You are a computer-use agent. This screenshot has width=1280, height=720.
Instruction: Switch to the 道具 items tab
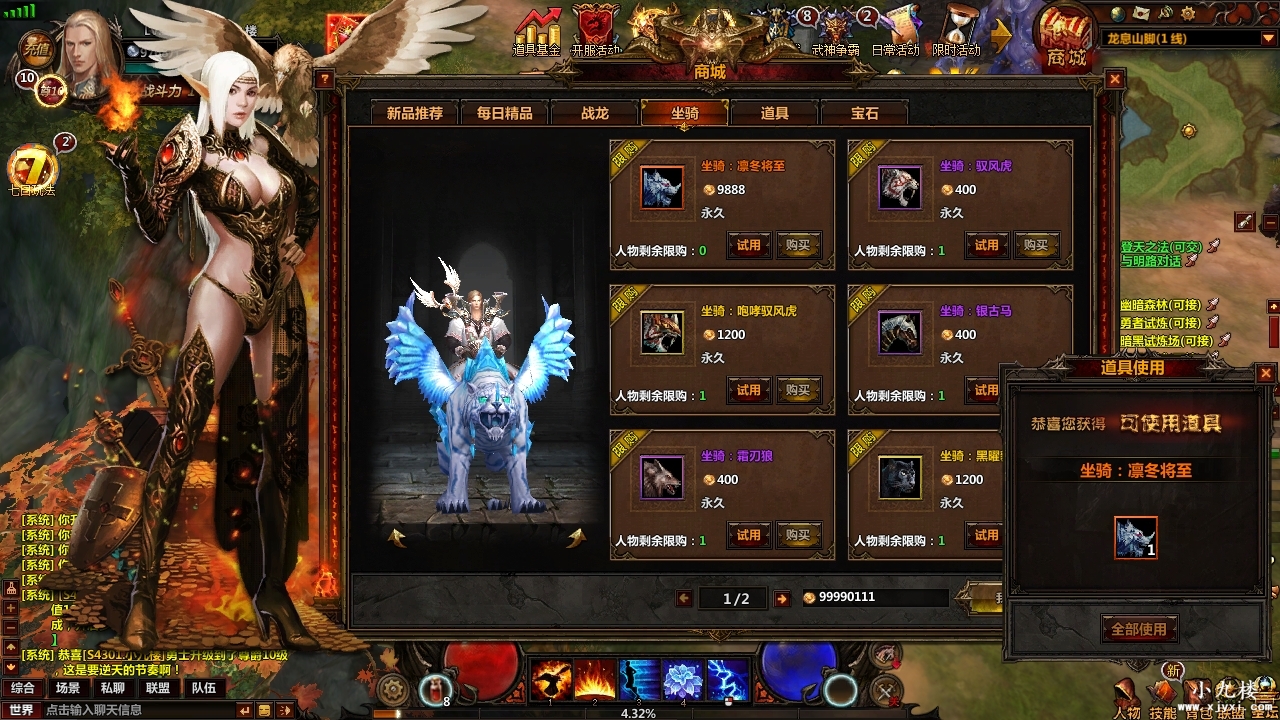click(775, 113)
